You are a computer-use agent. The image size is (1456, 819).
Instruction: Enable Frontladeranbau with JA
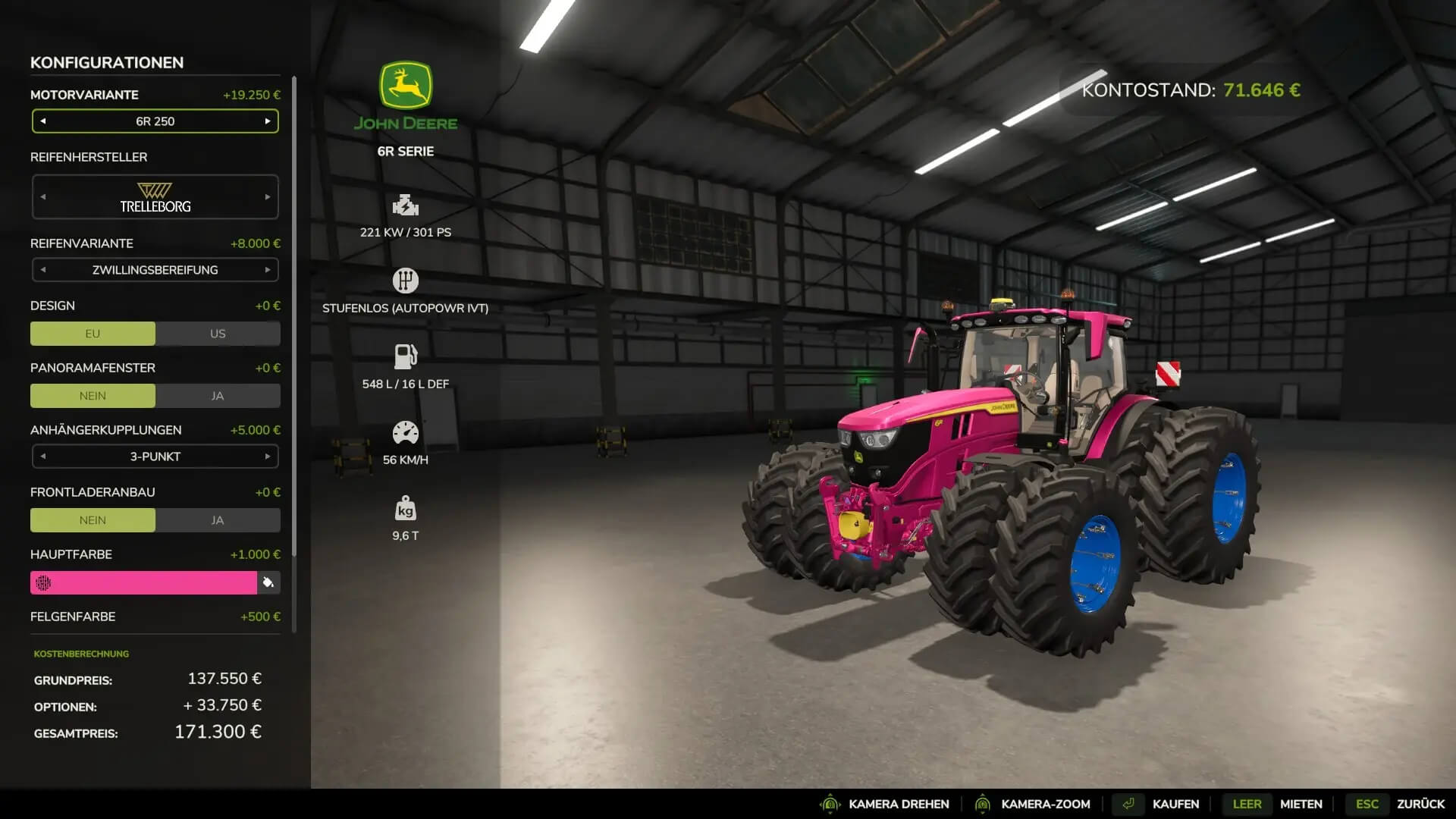pyautogui.click(x=218, y=520)
